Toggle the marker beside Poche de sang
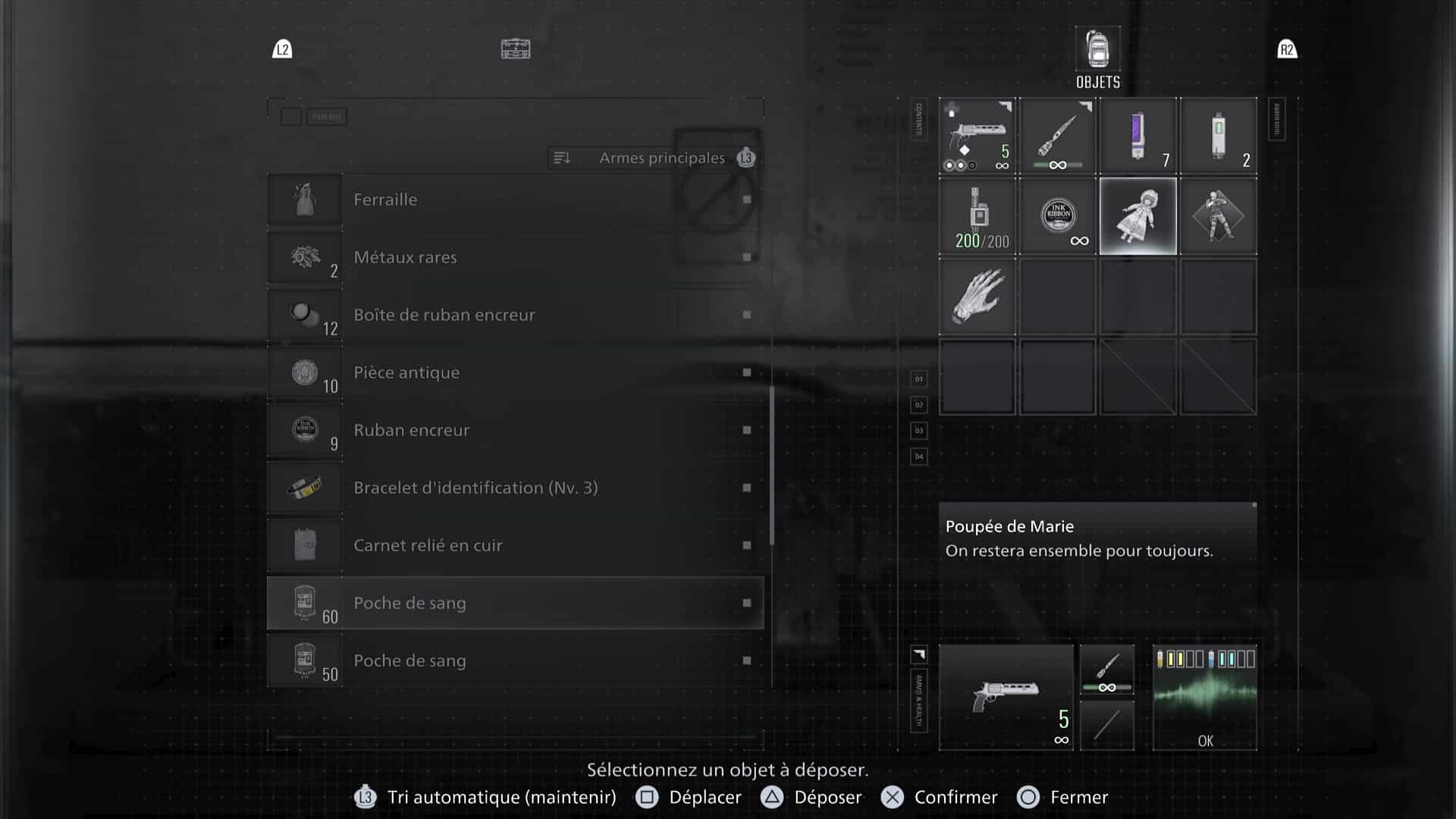 coord(746,603)
